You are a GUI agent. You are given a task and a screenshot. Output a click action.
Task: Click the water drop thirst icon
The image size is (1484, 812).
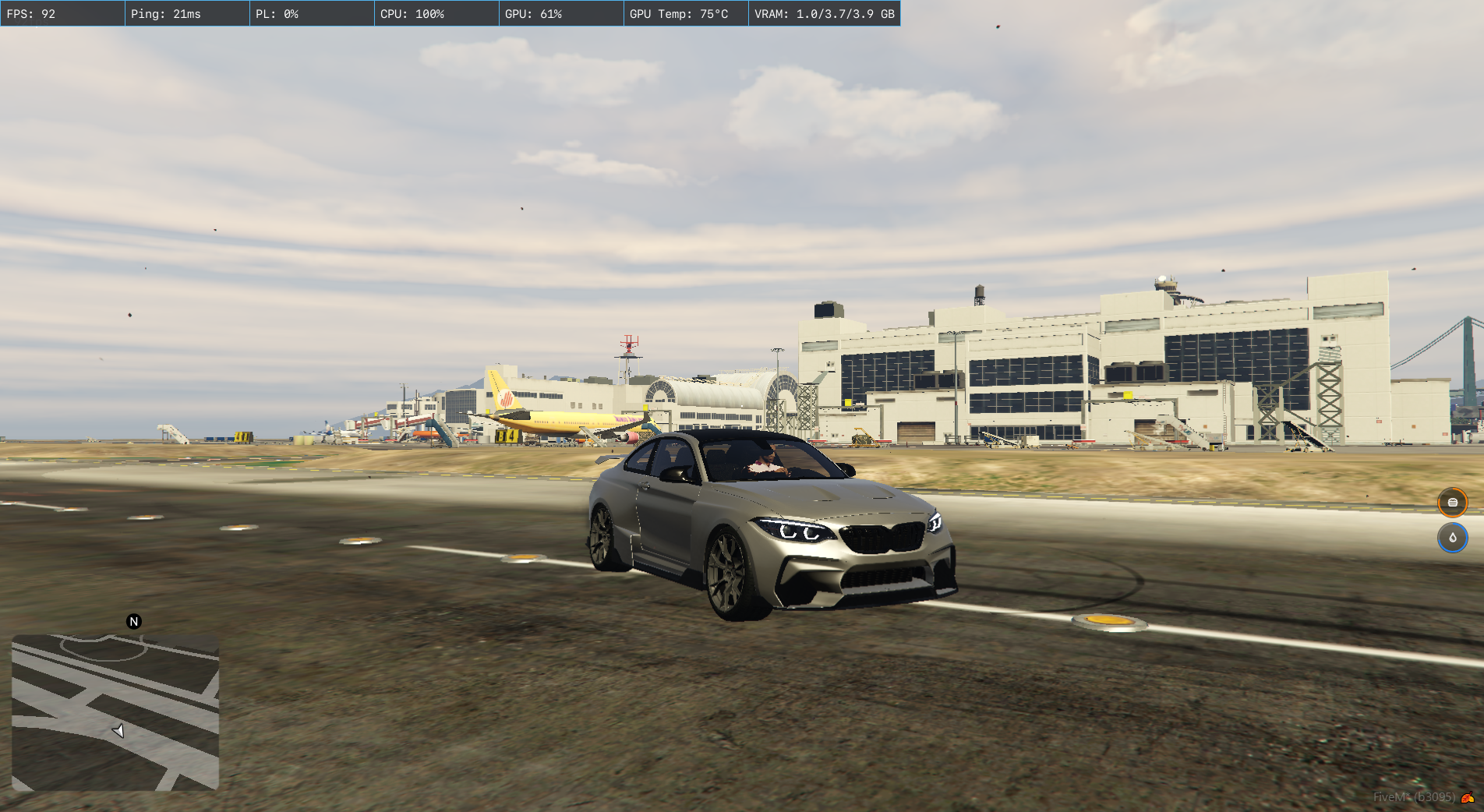click(x=1452, y=538)
